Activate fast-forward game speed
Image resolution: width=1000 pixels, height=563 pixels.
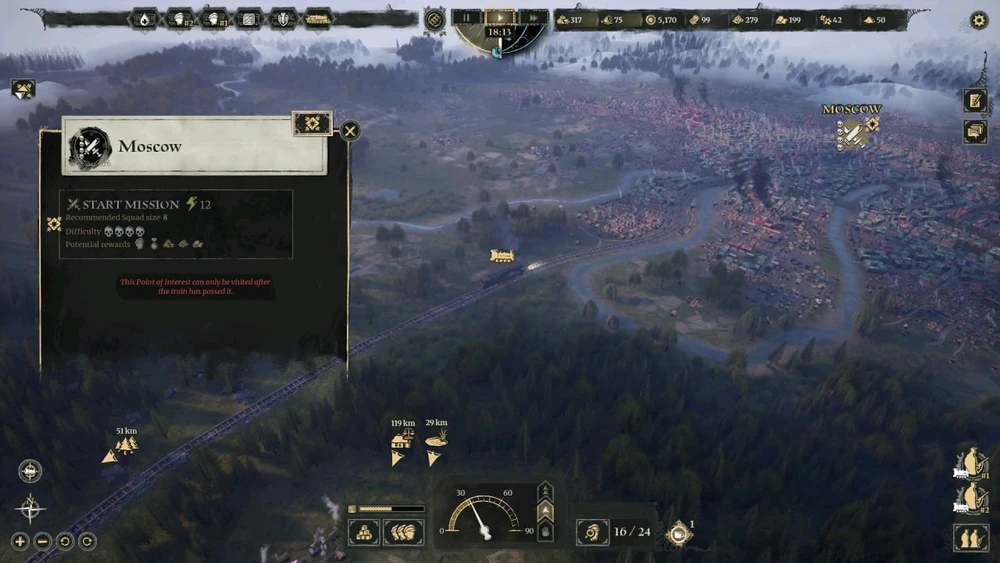(x=534, y=17)
